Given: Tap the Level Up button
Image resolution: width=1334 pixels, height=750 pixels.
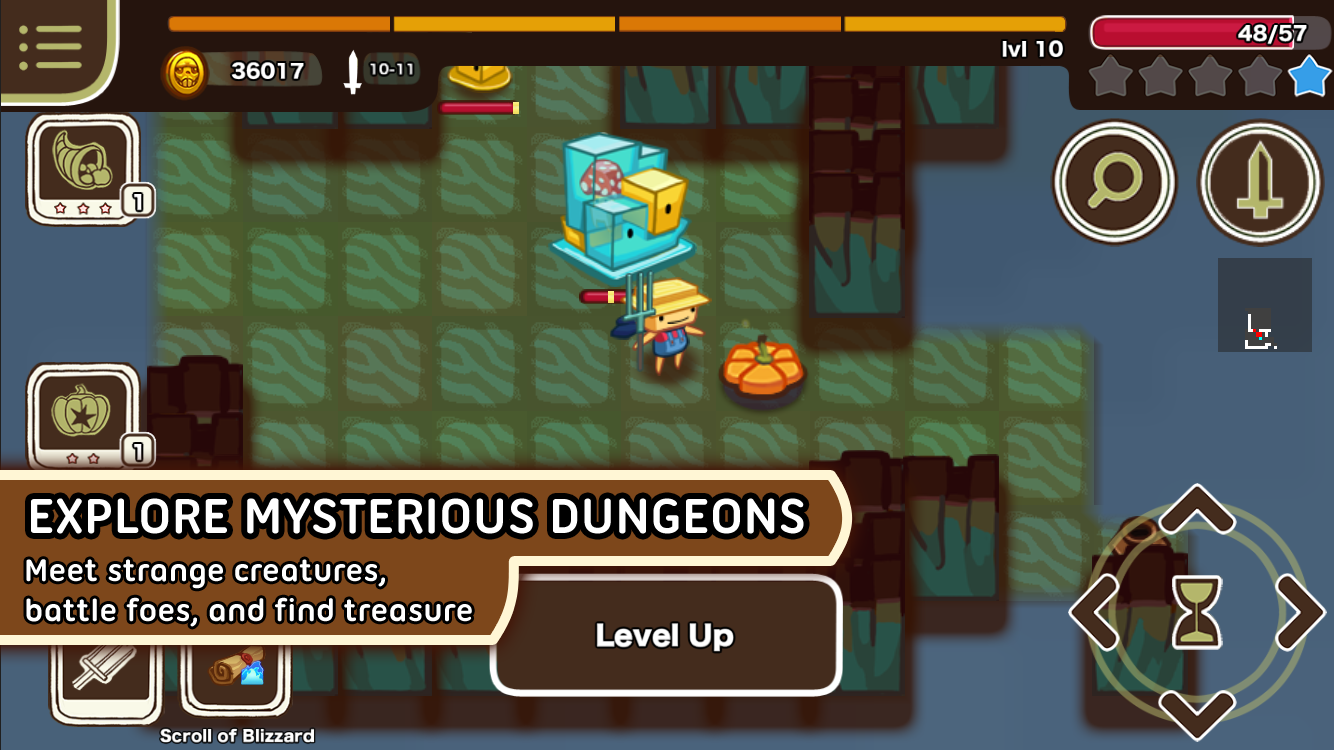Looking at the screenshot, I should click(665, 634).
